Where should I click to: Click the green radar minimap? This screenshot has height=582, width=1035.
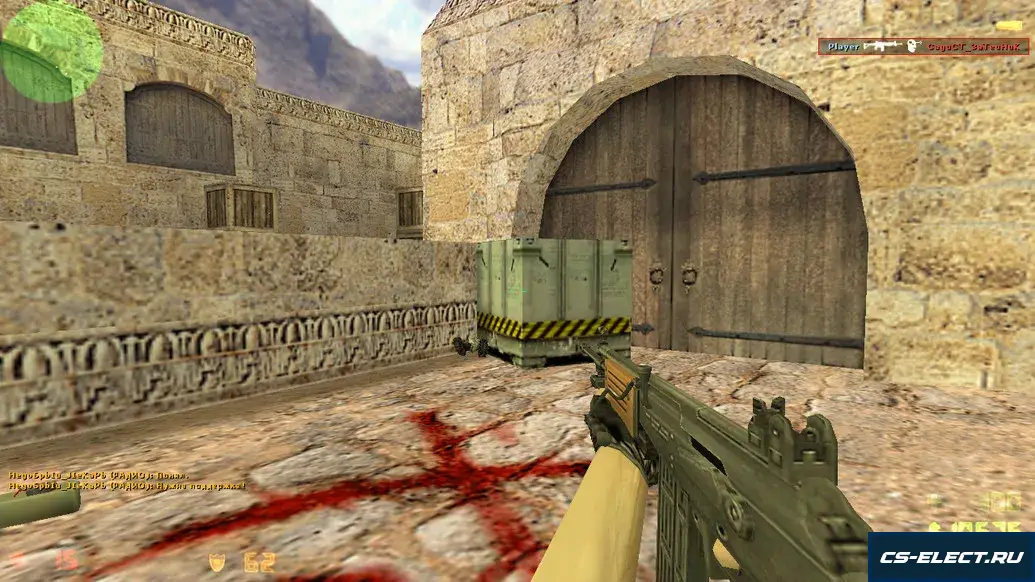(52, 52)
